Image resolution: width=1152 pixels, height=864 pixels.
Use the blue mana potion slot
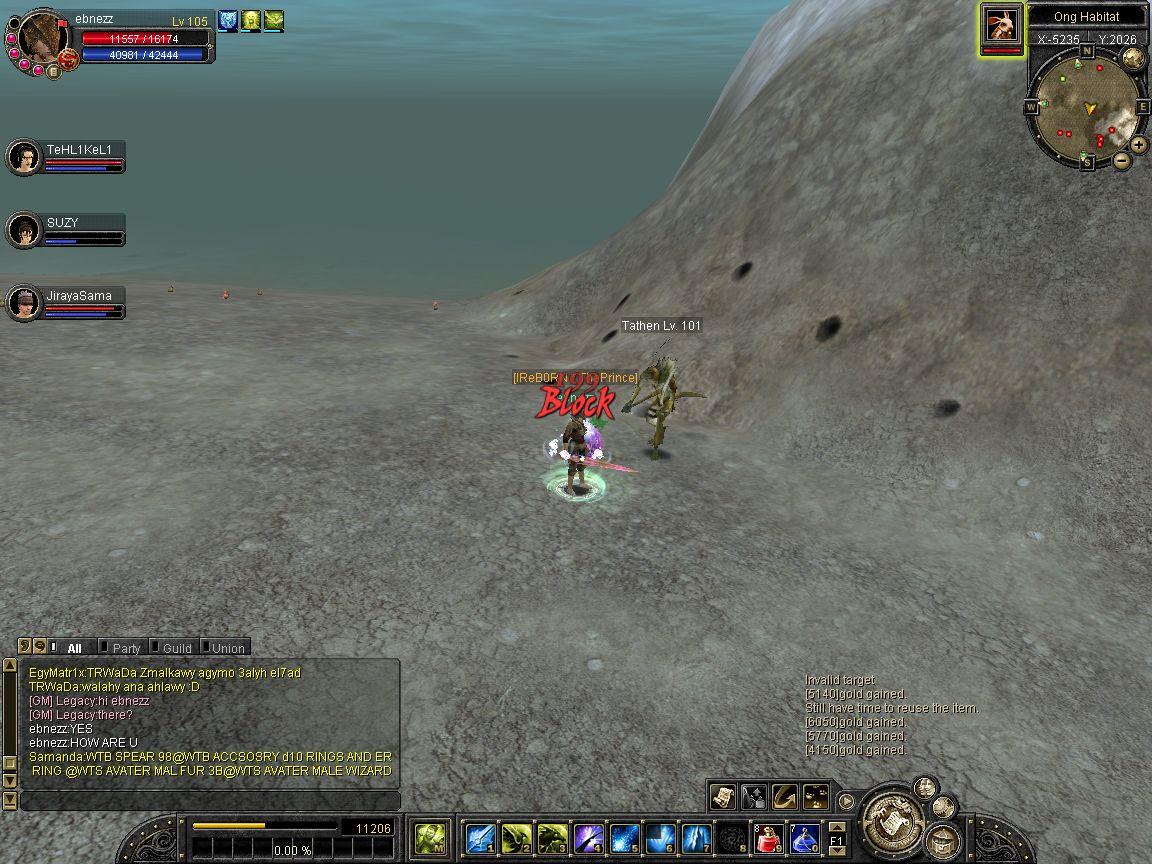tap(804, 837)
